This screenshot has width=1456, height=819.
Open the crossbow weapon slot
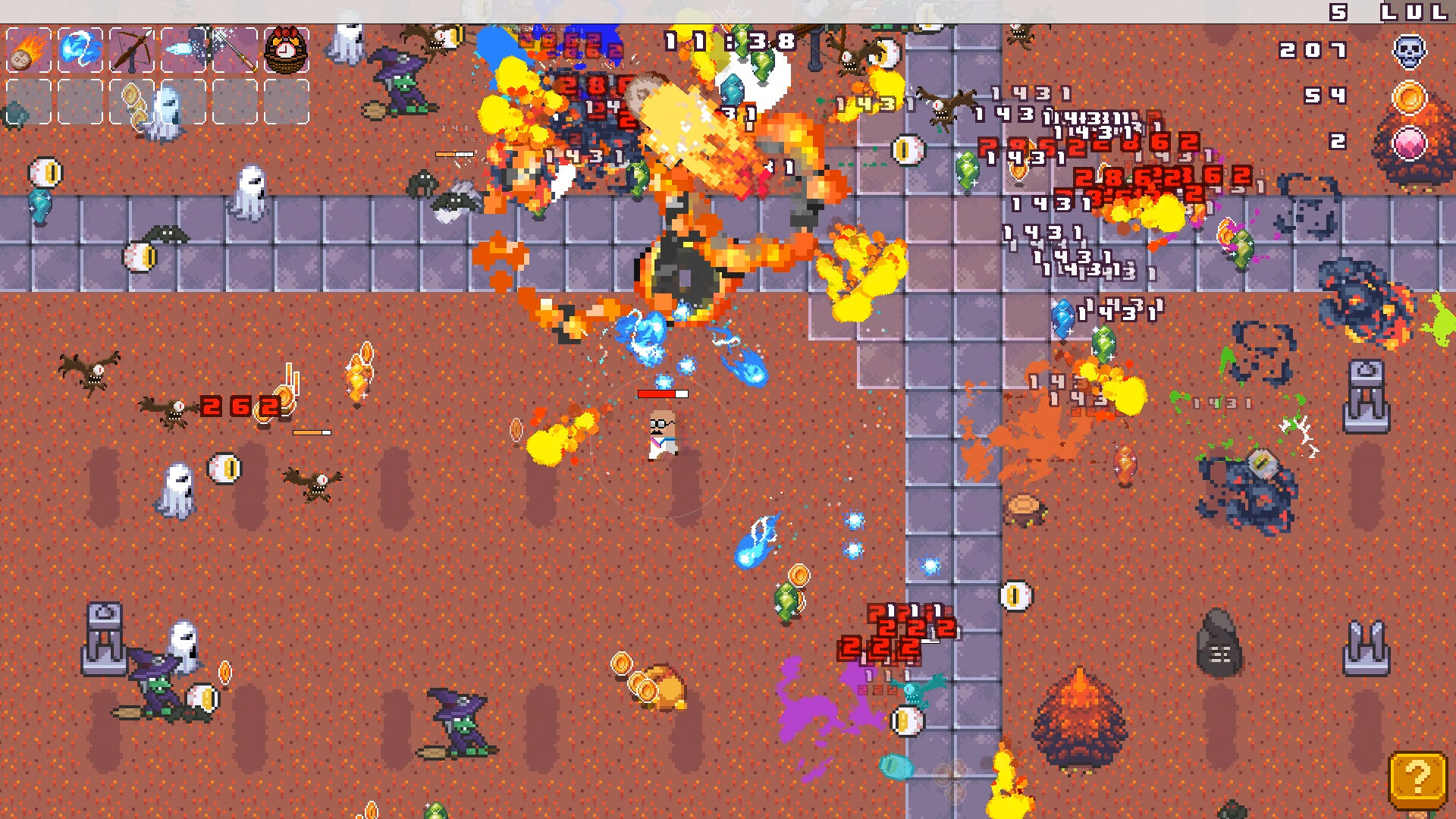133,50
